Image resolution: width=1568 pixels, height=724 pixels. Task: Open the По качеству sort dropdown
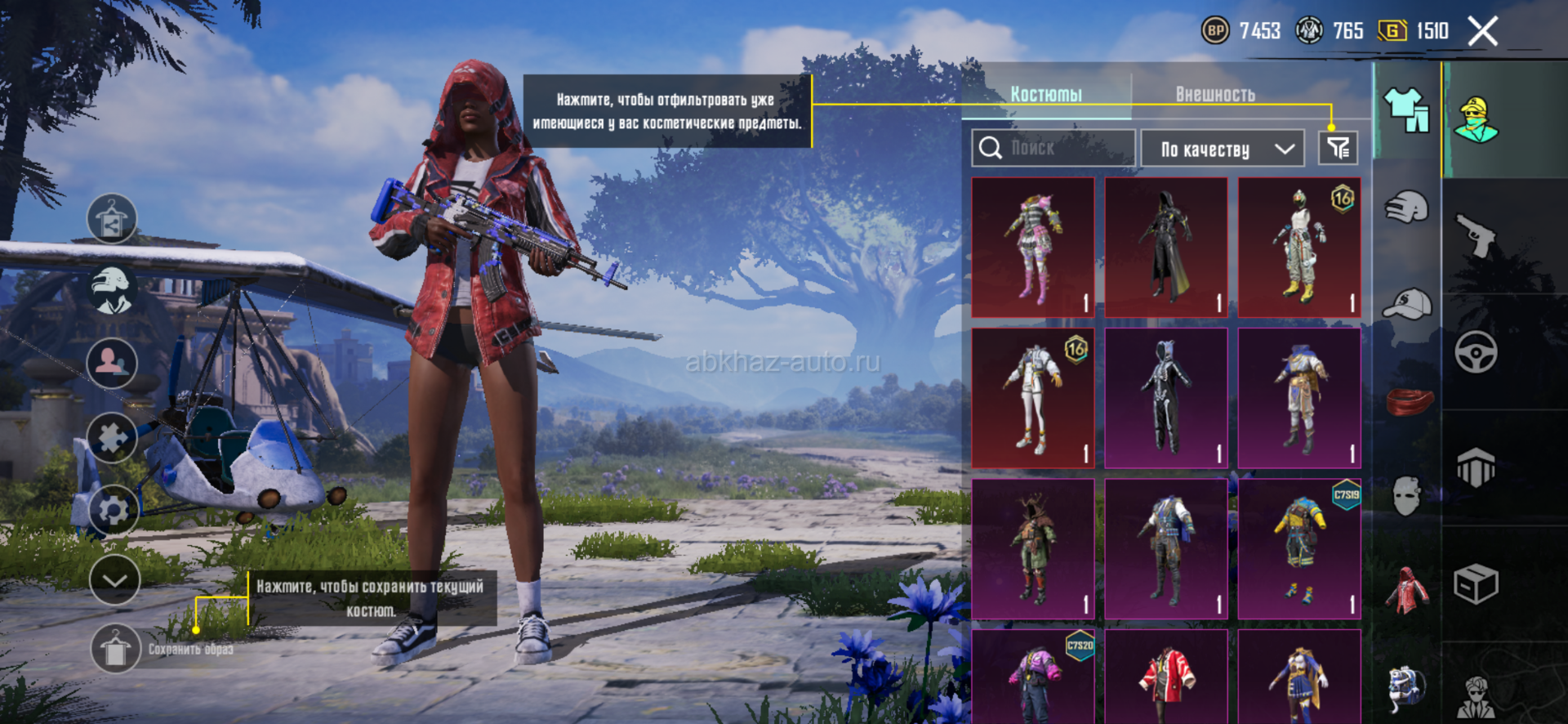click(x=1223, y=149)
